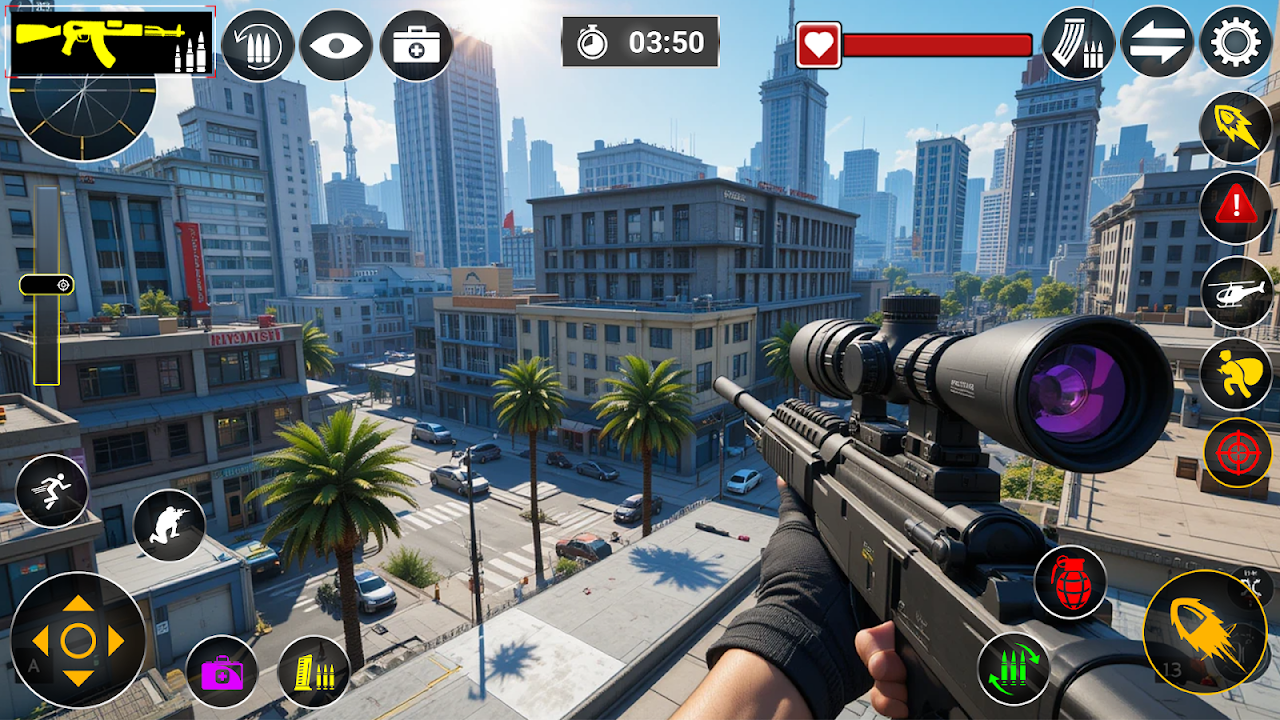Activate the yellow running figure with bag icon
1280x720 pixels.
(x=1236, y=374)
